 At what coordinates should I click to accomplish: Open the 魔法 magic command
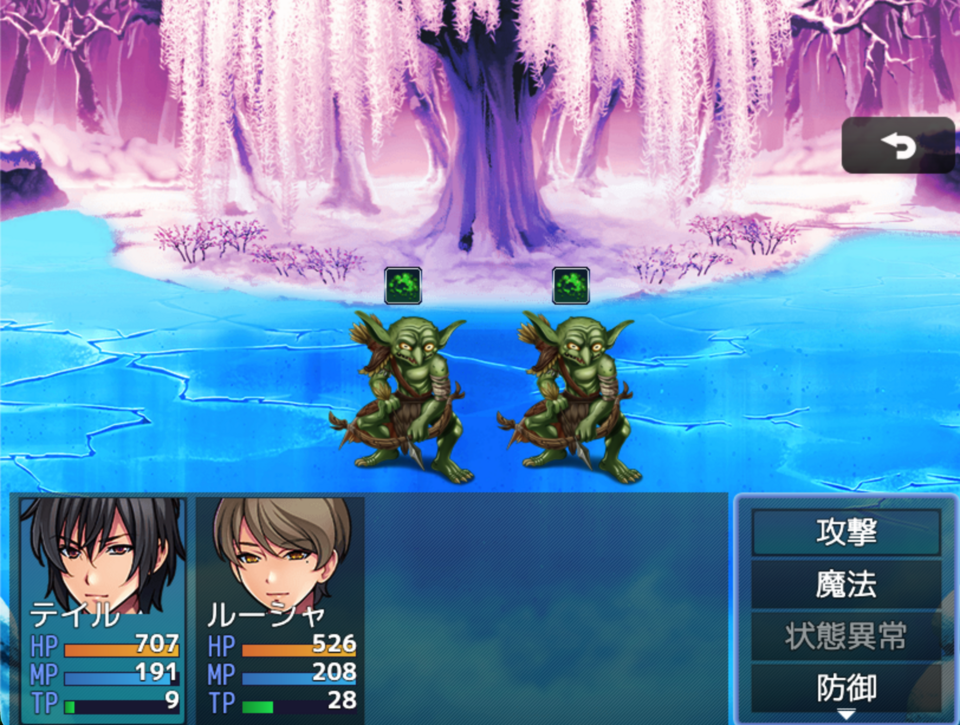(x=846, y=585)
